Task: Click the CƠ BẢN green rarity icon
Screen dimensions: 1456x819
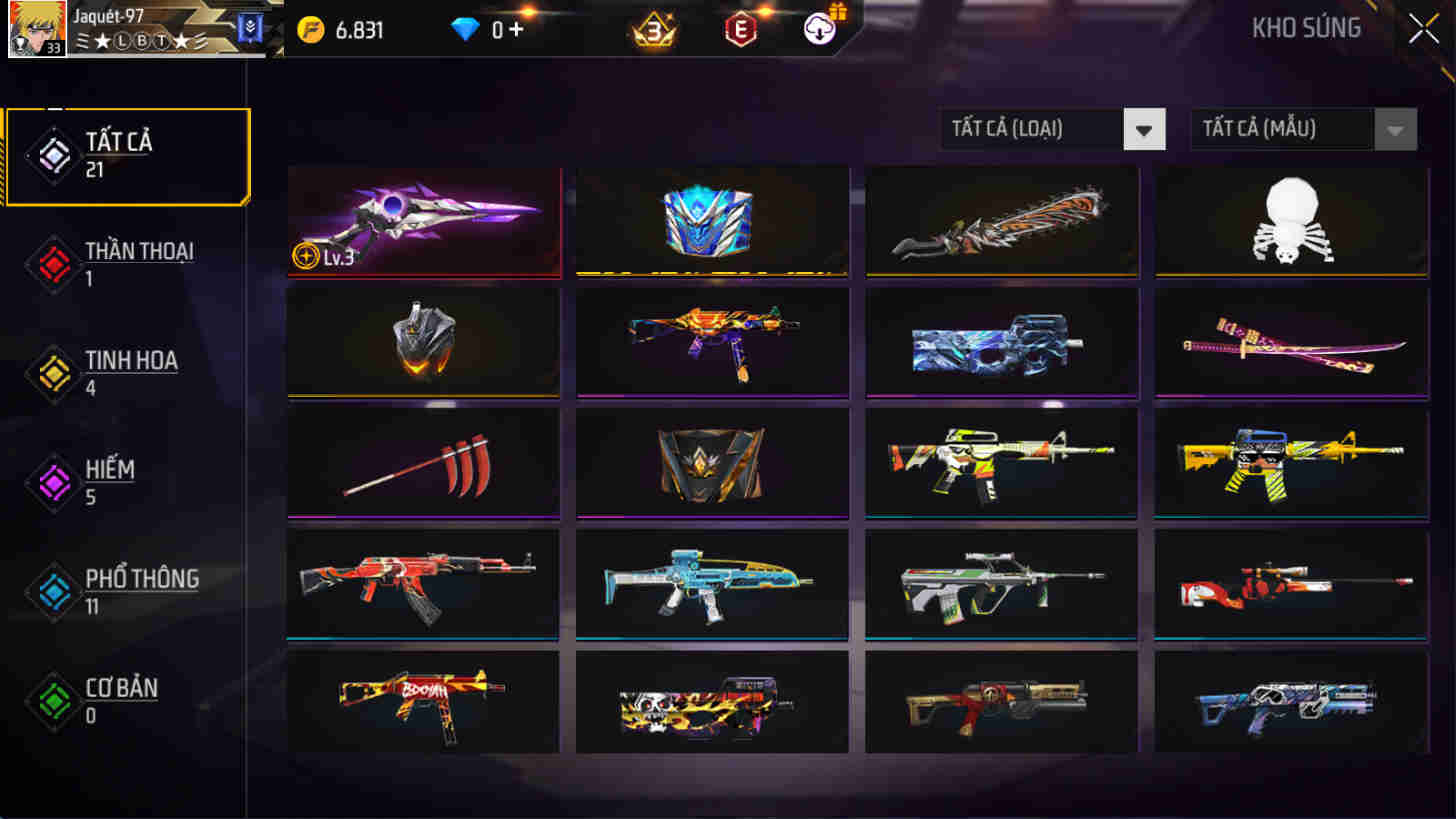Action: [52, 700]
